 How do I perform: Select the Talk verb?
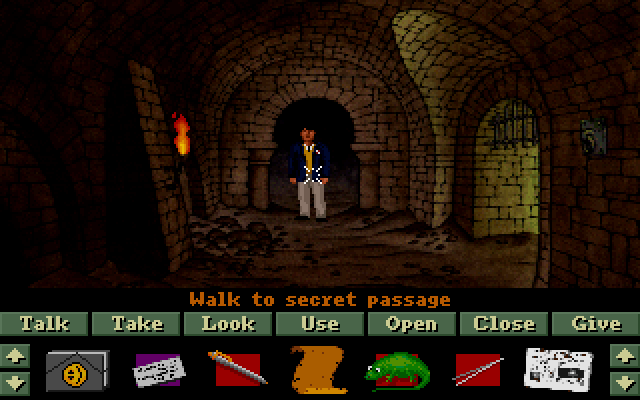click(x=45, y=324)
